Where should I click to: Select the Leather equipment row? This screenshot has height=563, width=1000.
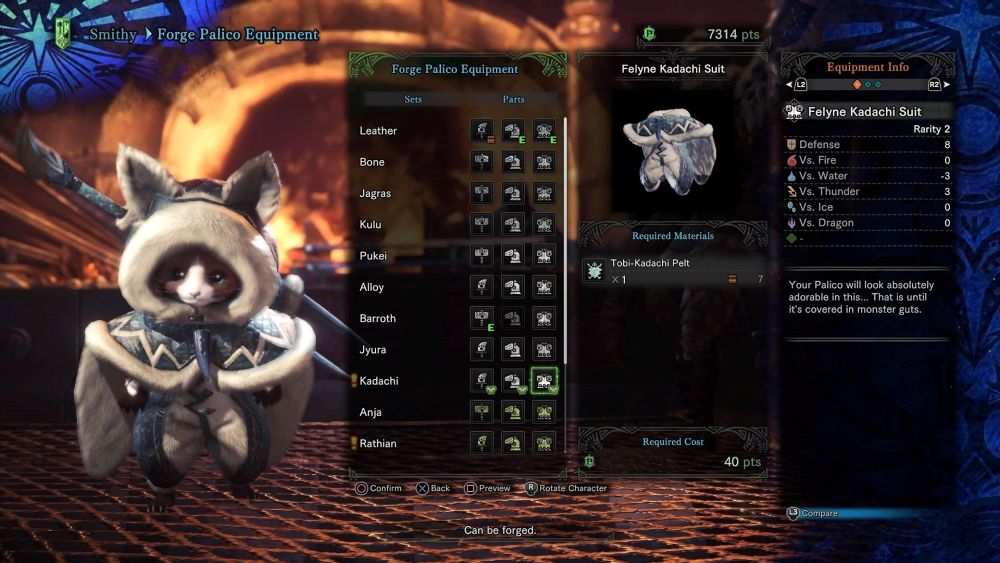point(379,131)
